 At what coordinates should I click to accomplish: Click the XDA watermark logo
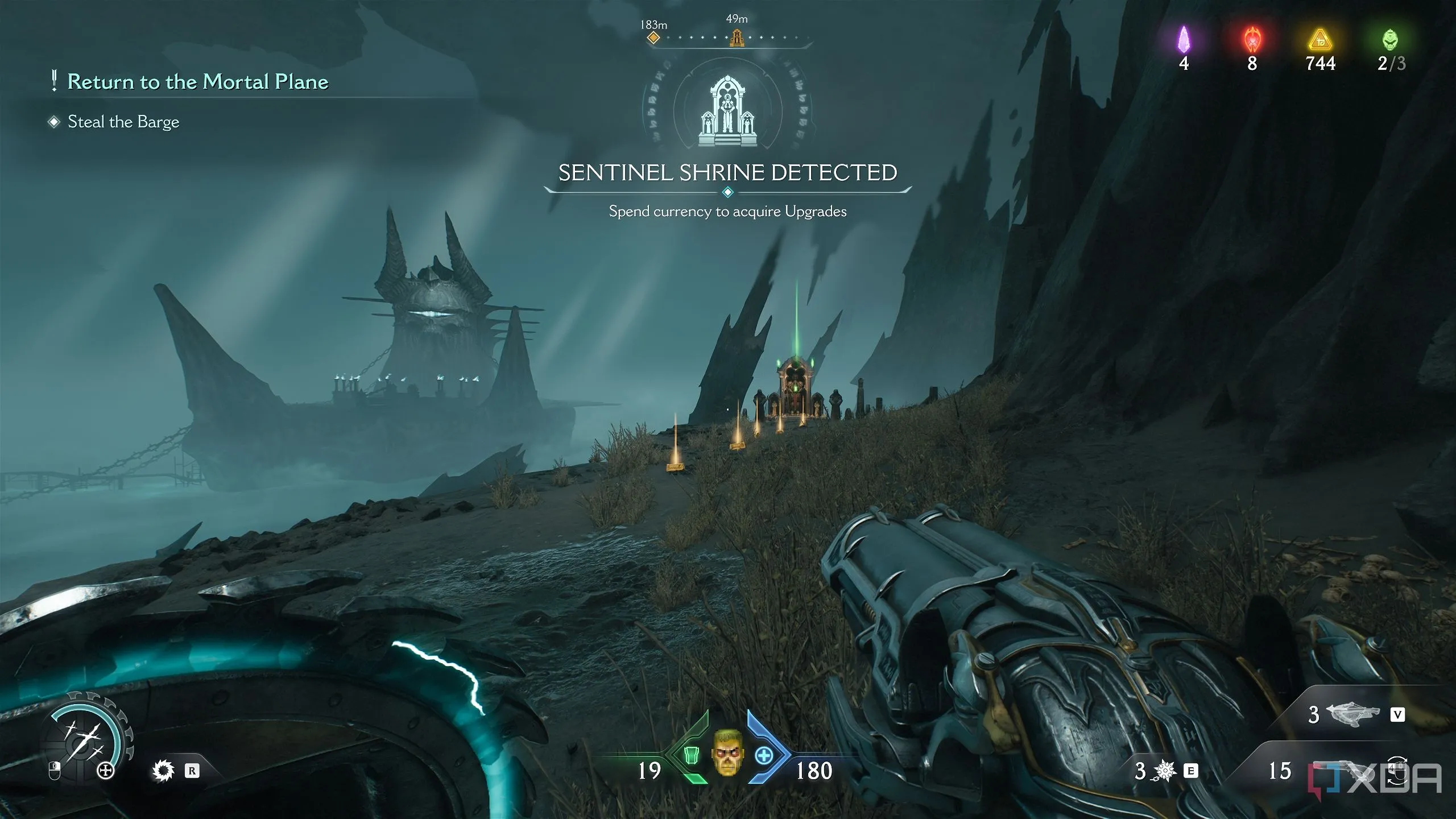1376,778
